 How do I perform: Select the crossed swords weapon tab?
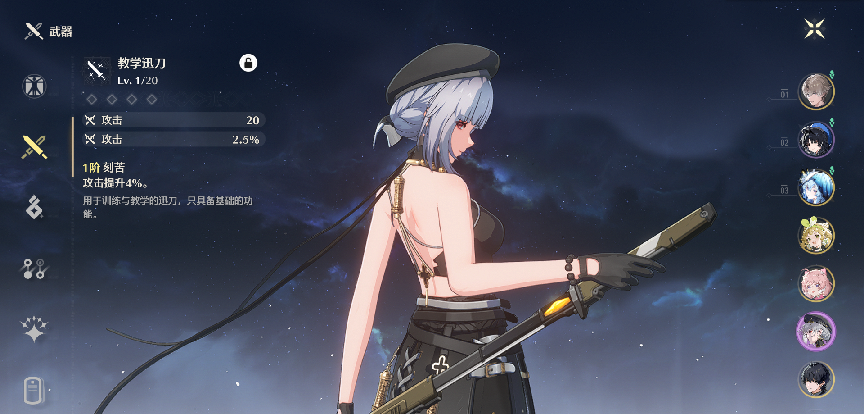coord(35,148)
